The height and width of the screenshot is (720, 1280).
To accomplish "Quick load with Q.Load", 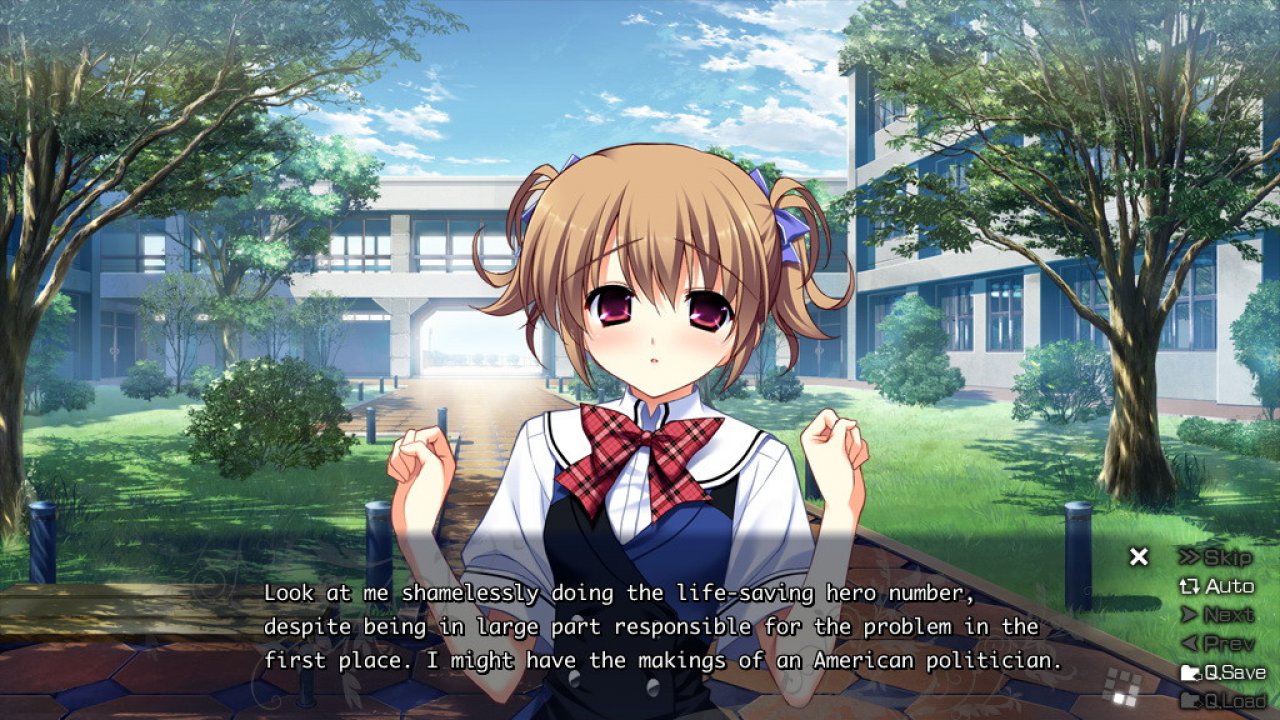I will [1223, 700].
